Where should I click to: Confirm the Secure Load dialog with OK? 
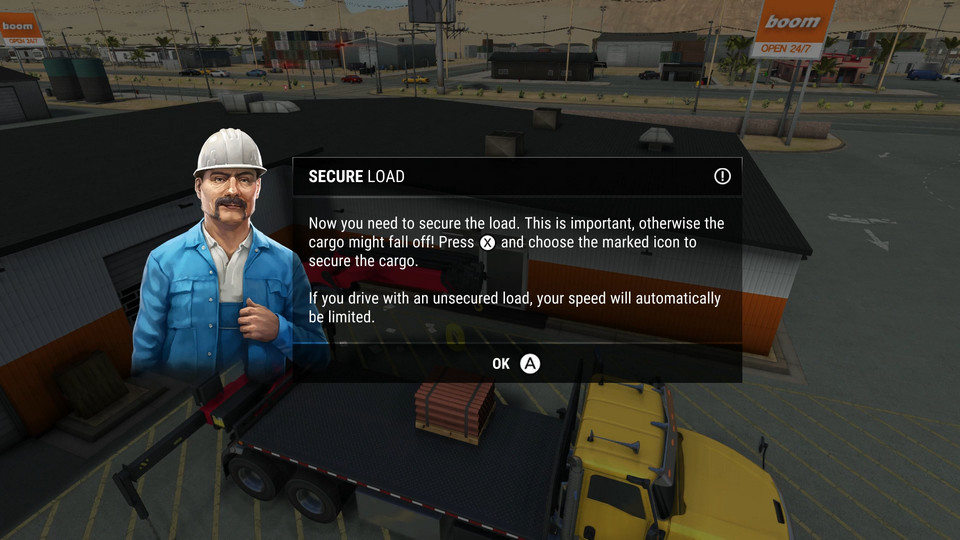[x=516, y=363]
